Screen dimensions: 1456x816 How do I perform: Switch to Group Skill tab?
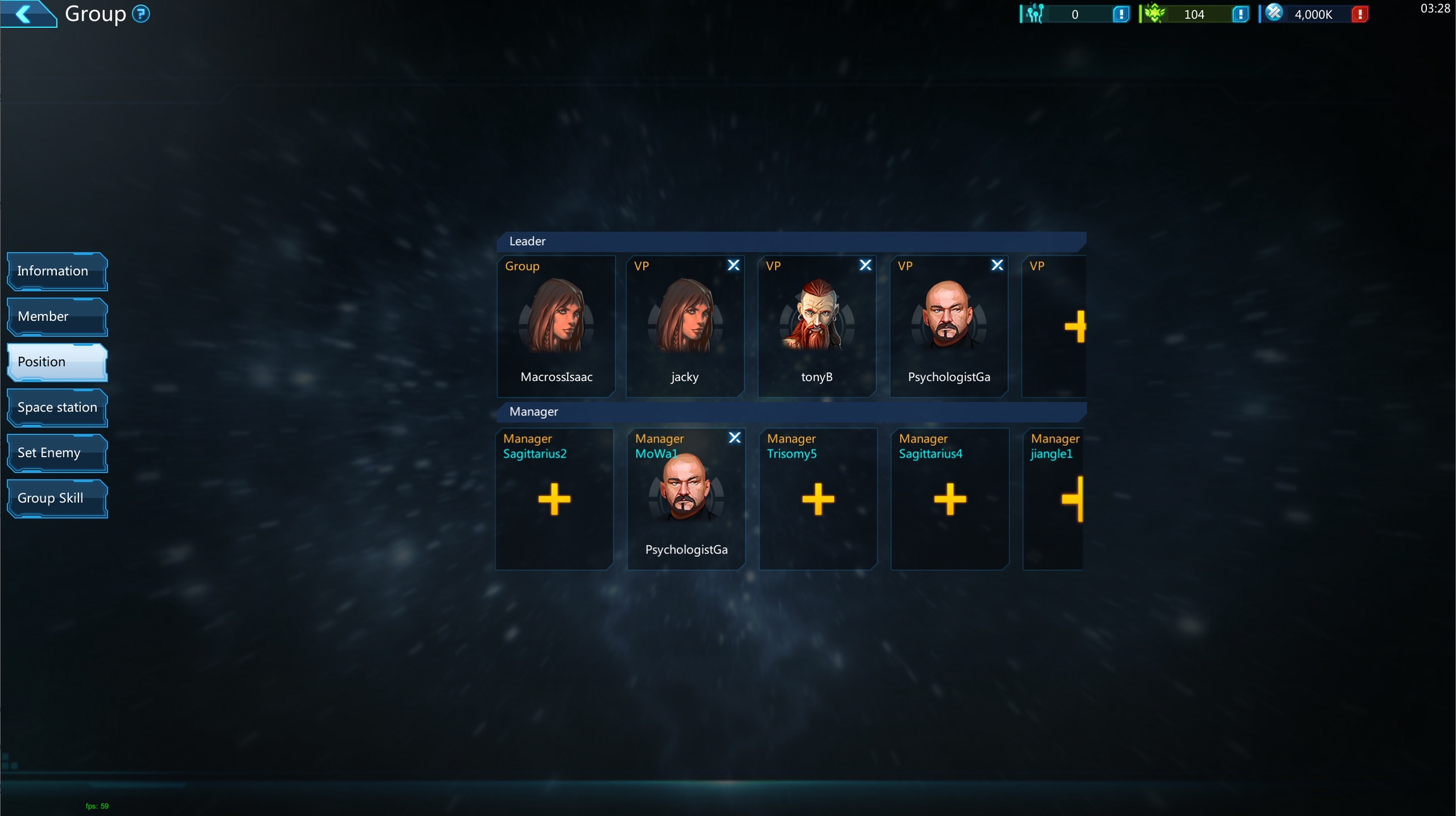57,498
